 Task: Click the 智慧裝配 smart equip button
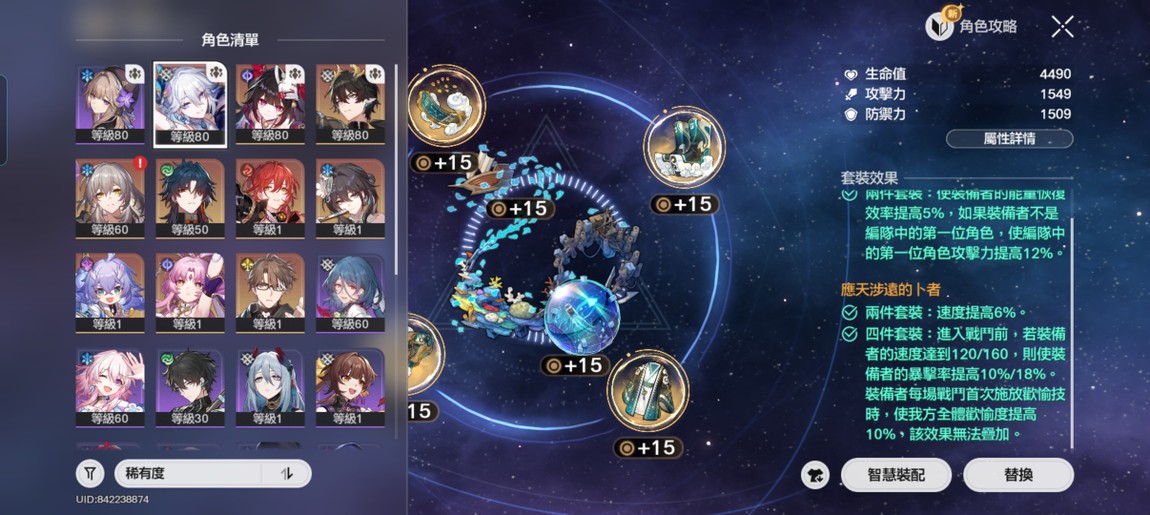coord(896,475)
